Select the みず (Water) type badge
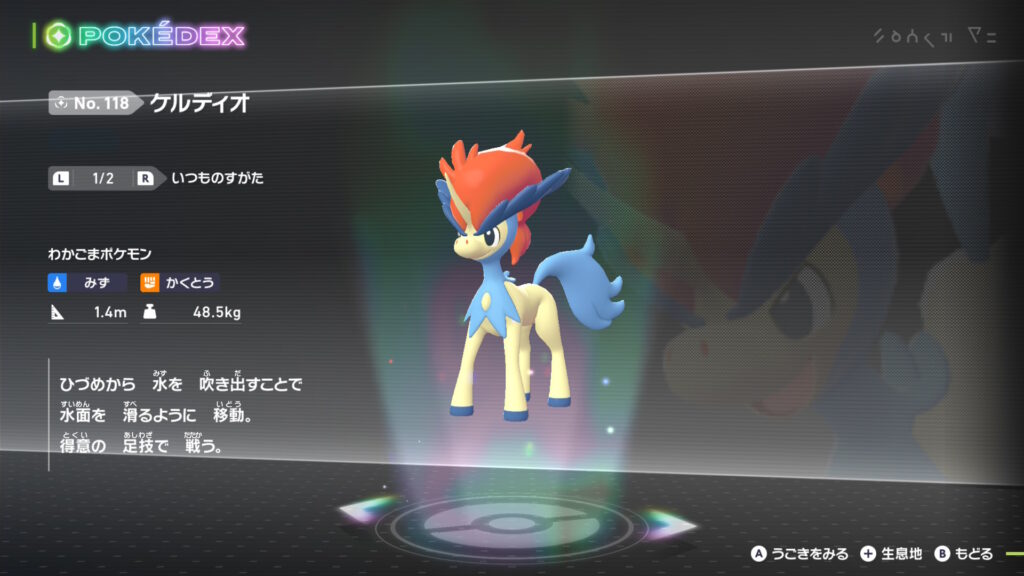 tap(88, 283)
